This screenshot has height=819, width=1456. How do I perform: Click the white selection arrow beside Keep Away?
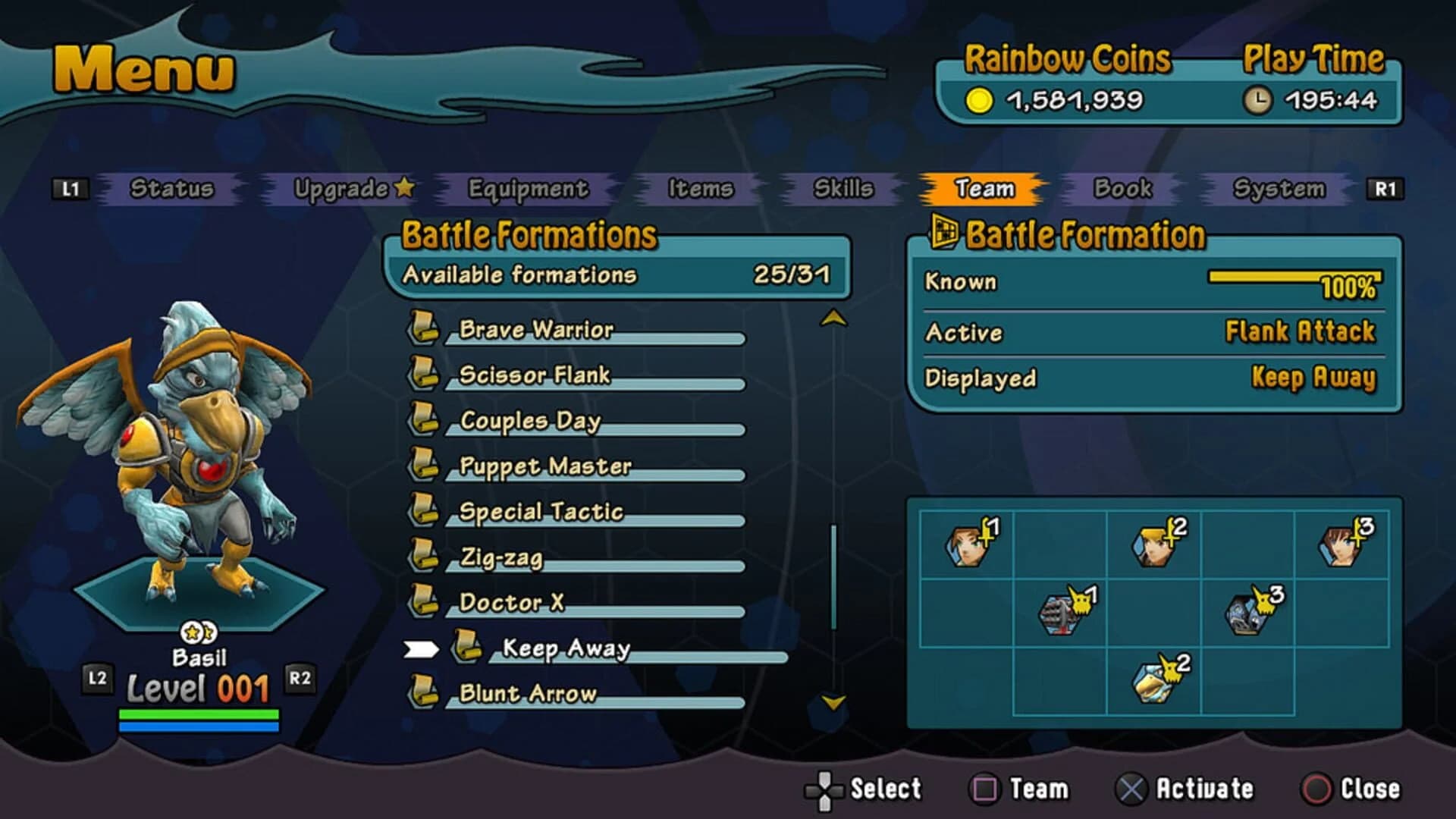tap(422, 648)
